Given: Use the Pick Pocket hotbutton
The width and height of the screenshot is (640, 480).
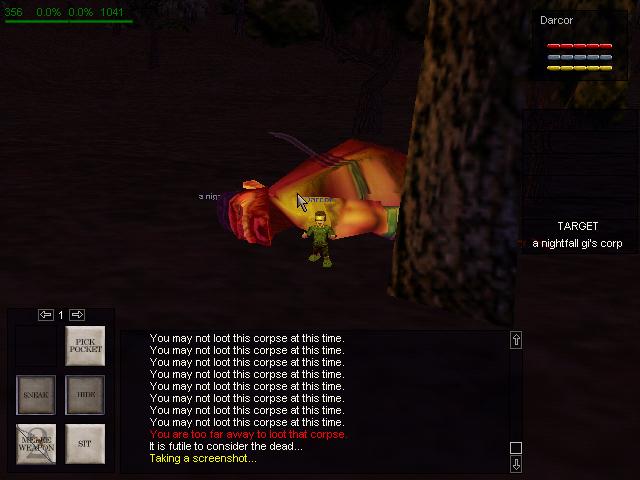Looking at the screenshot, I should pos(86,346).
